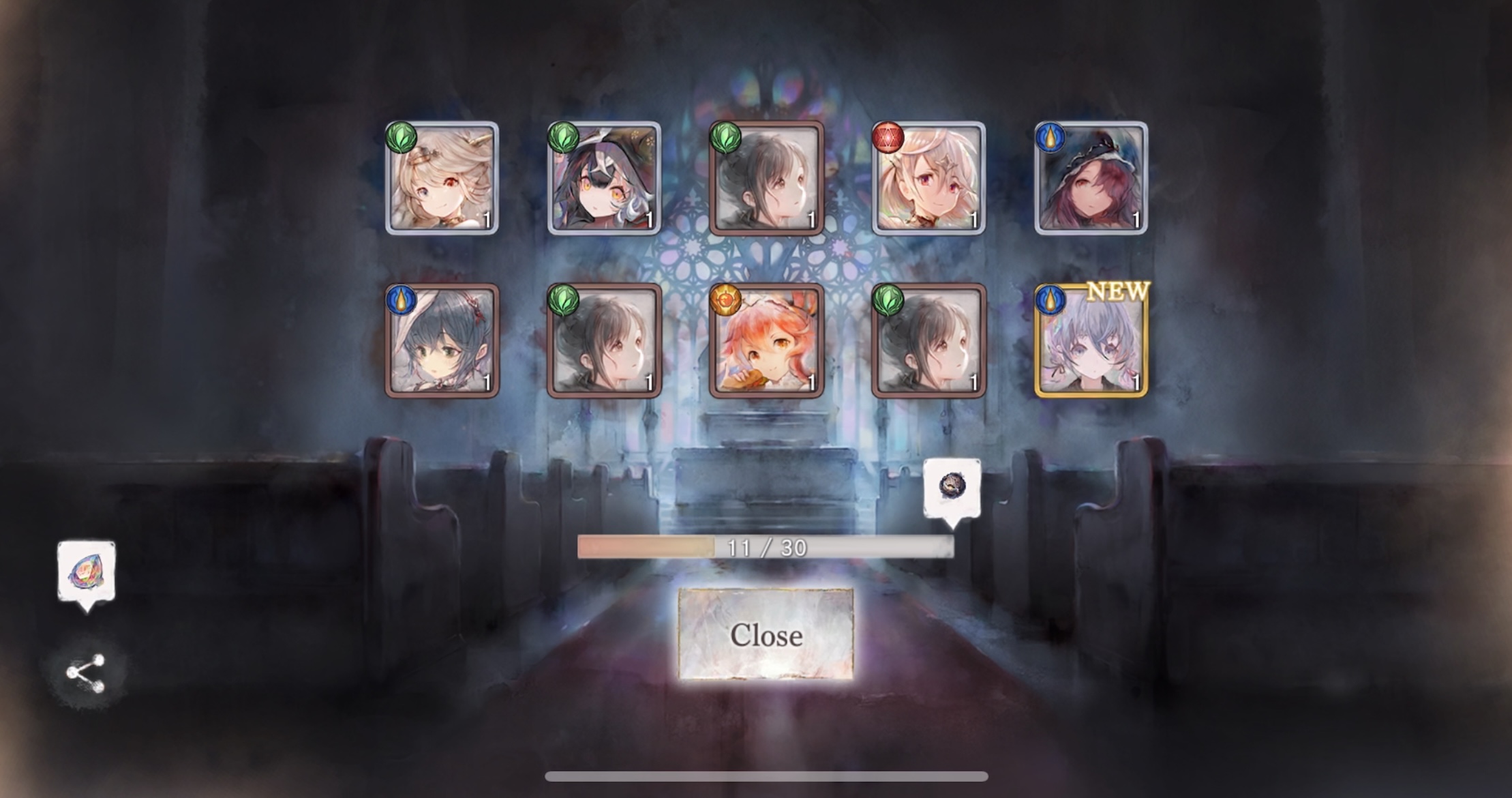This screenshot has height=798, width=1512.
Task: View the blonde horned girl card
Action: click(442, 178)
